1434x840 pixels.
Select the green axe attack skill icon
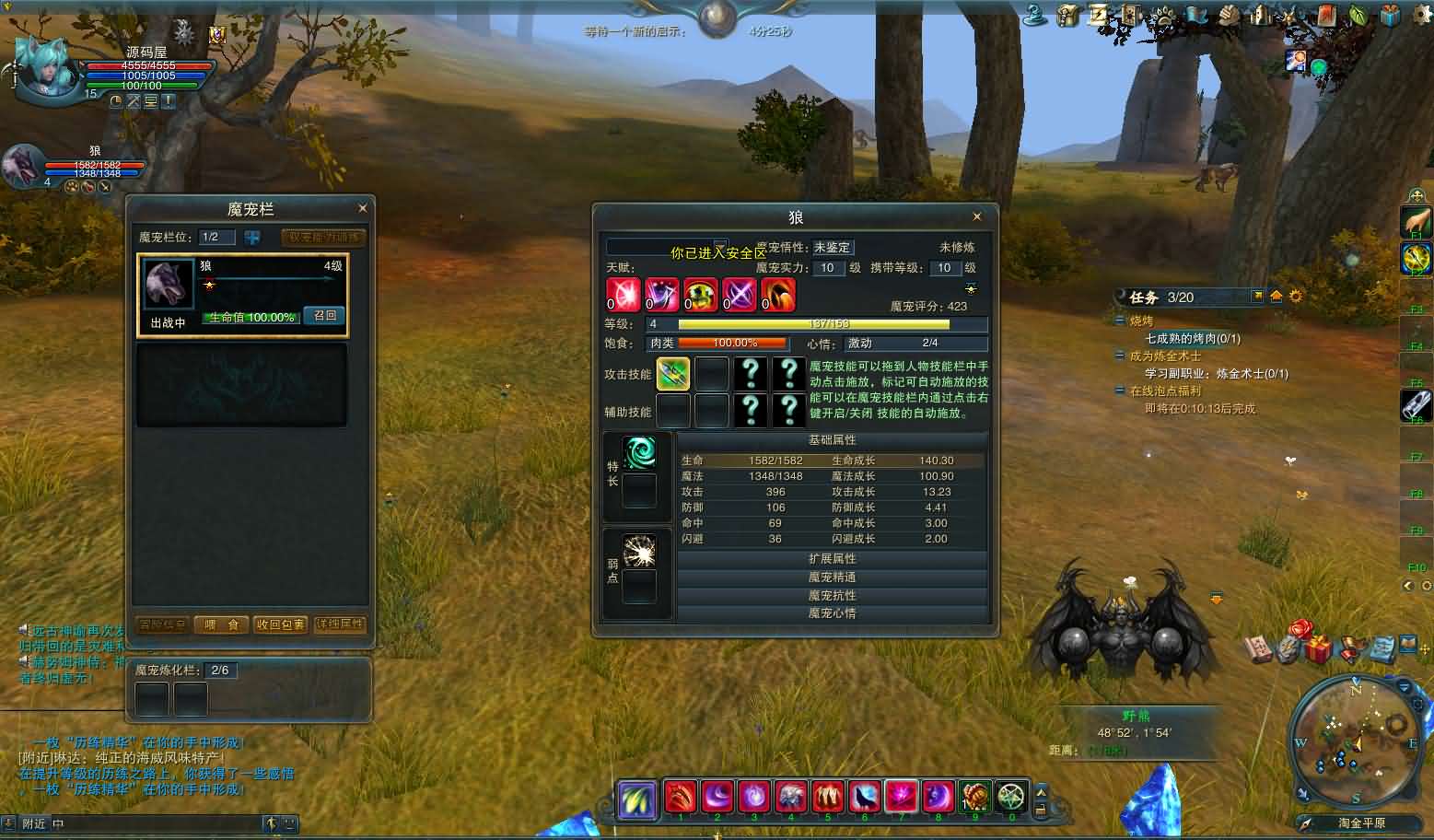coord(673,374)
